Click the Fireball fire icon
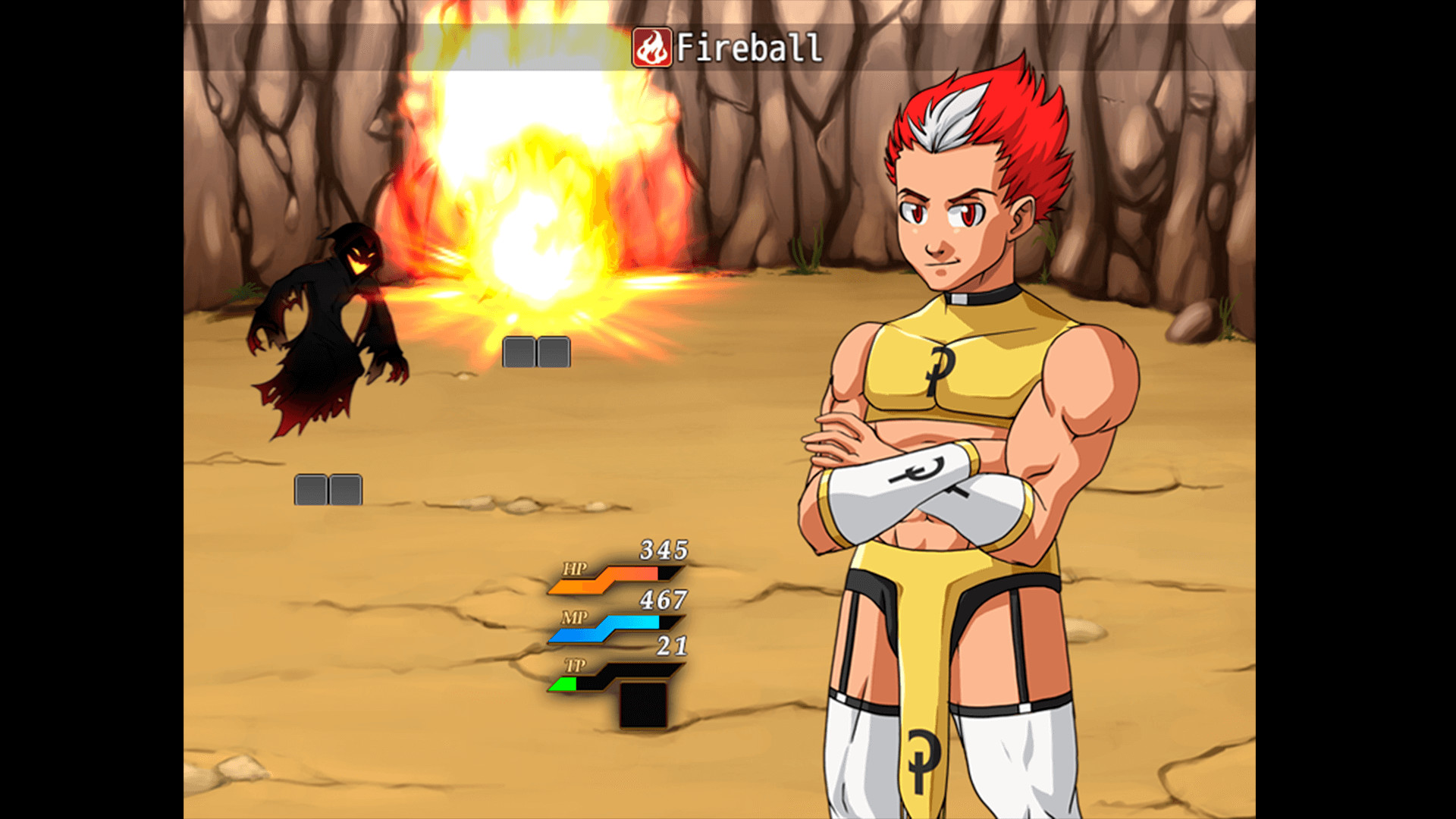 click(x=654, y=45)
